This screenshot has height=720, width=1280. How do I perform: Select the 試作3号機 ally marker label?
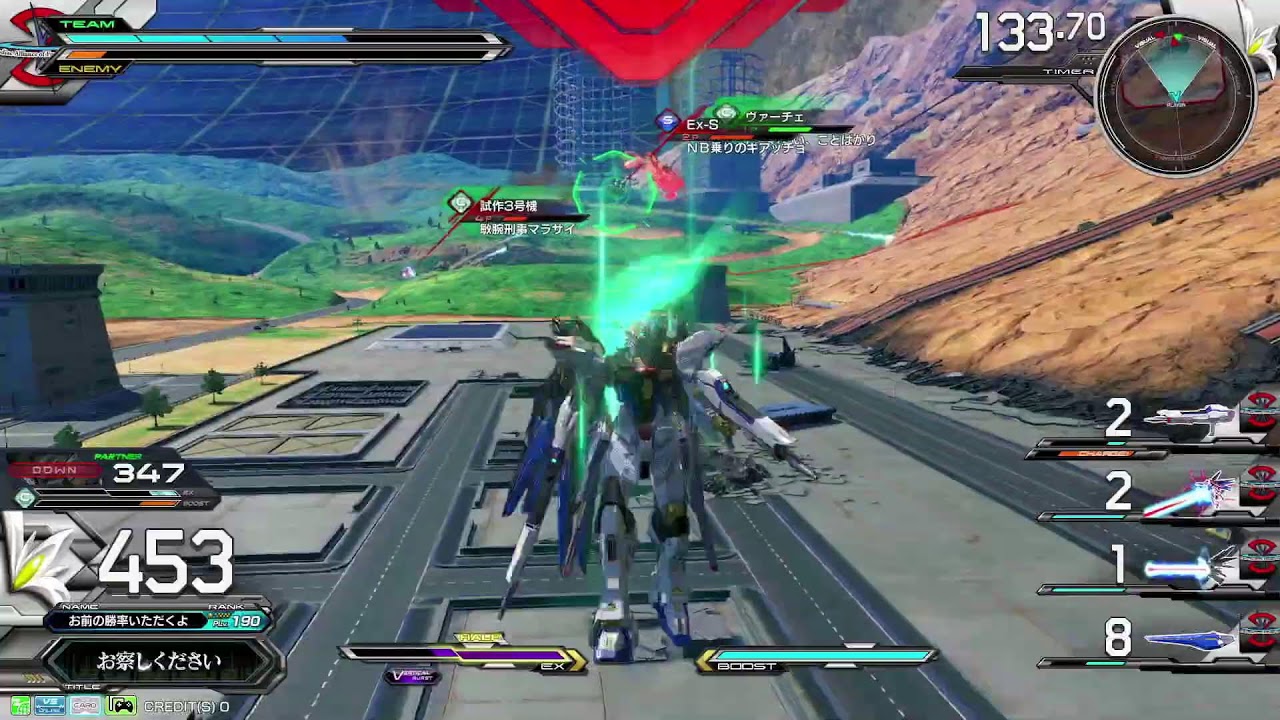pos(508,205)
